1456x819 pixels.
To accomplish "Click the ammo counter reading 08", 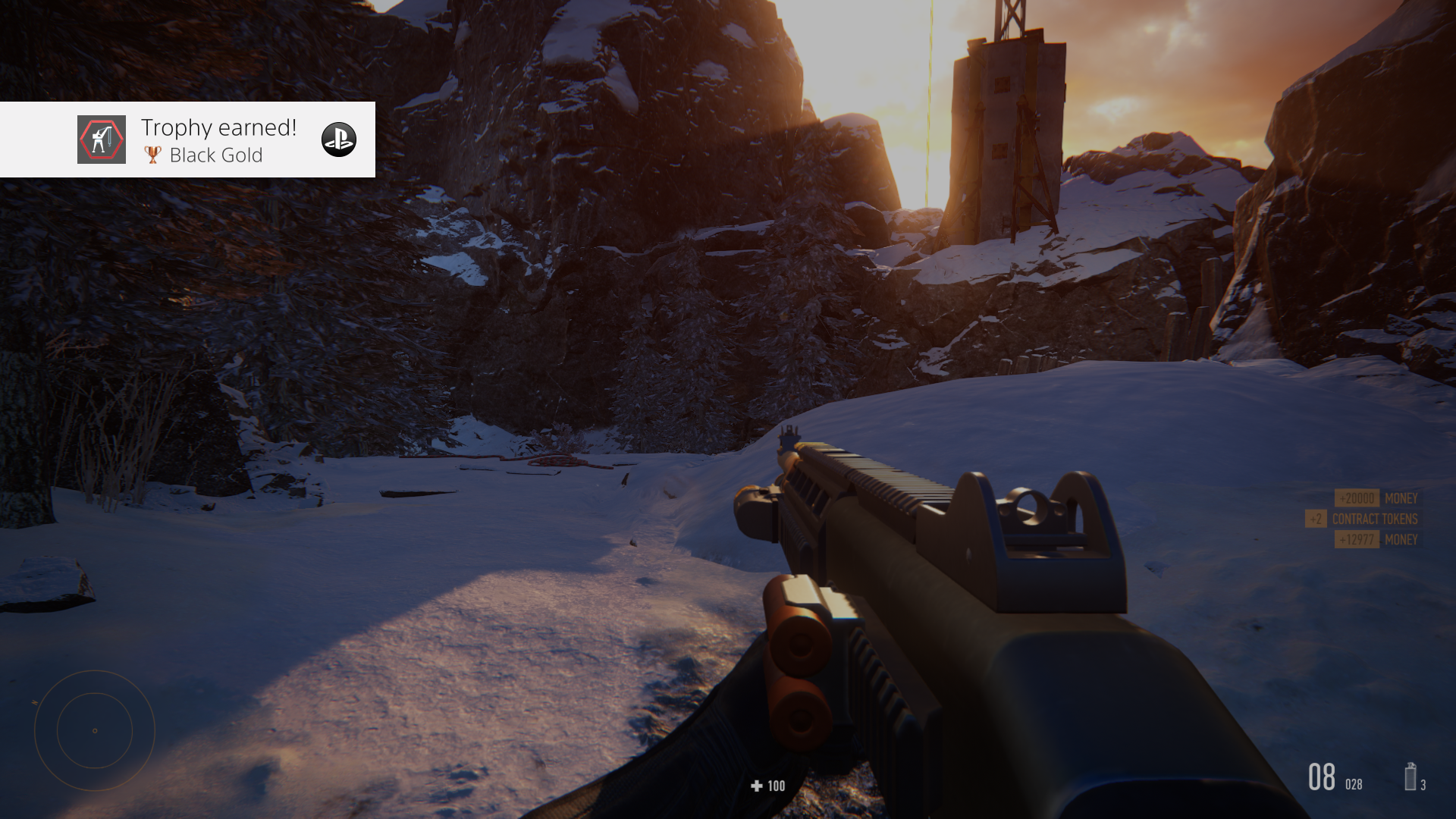I will (1323, 777).
